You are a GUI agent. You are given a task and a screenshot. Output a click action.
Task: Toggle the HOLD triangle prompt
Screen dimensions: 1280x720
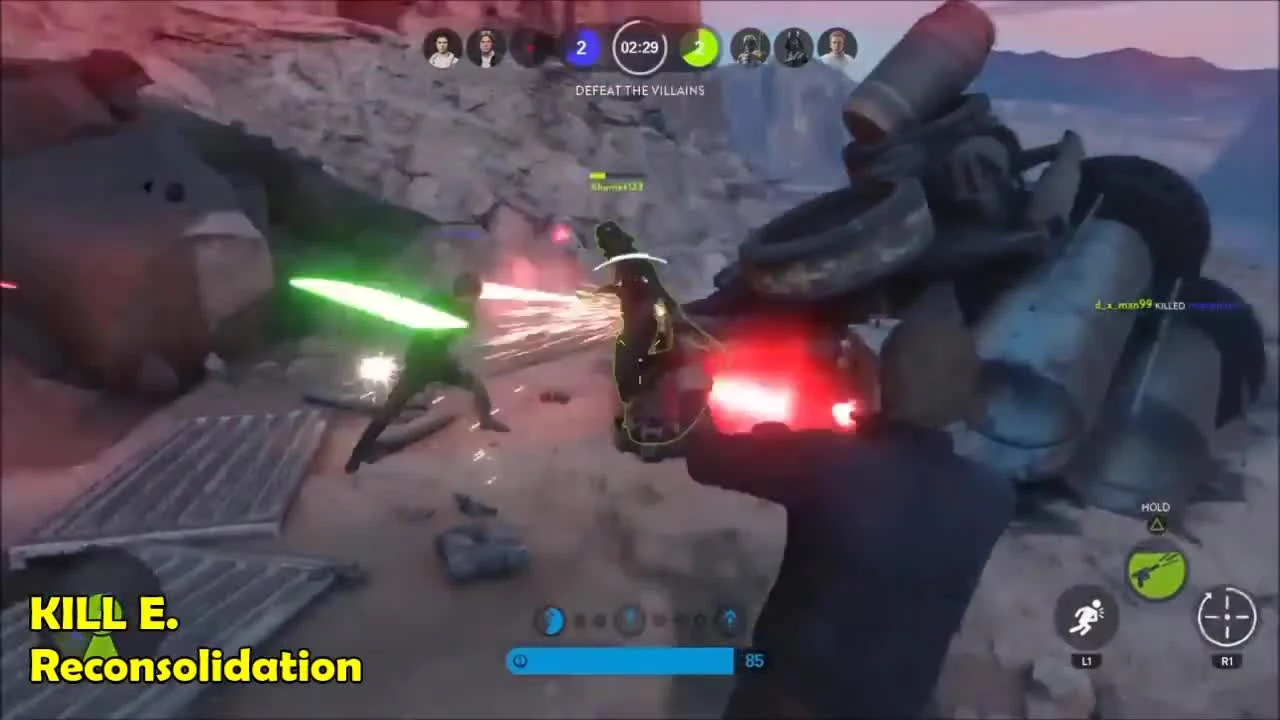[1155, 516]
